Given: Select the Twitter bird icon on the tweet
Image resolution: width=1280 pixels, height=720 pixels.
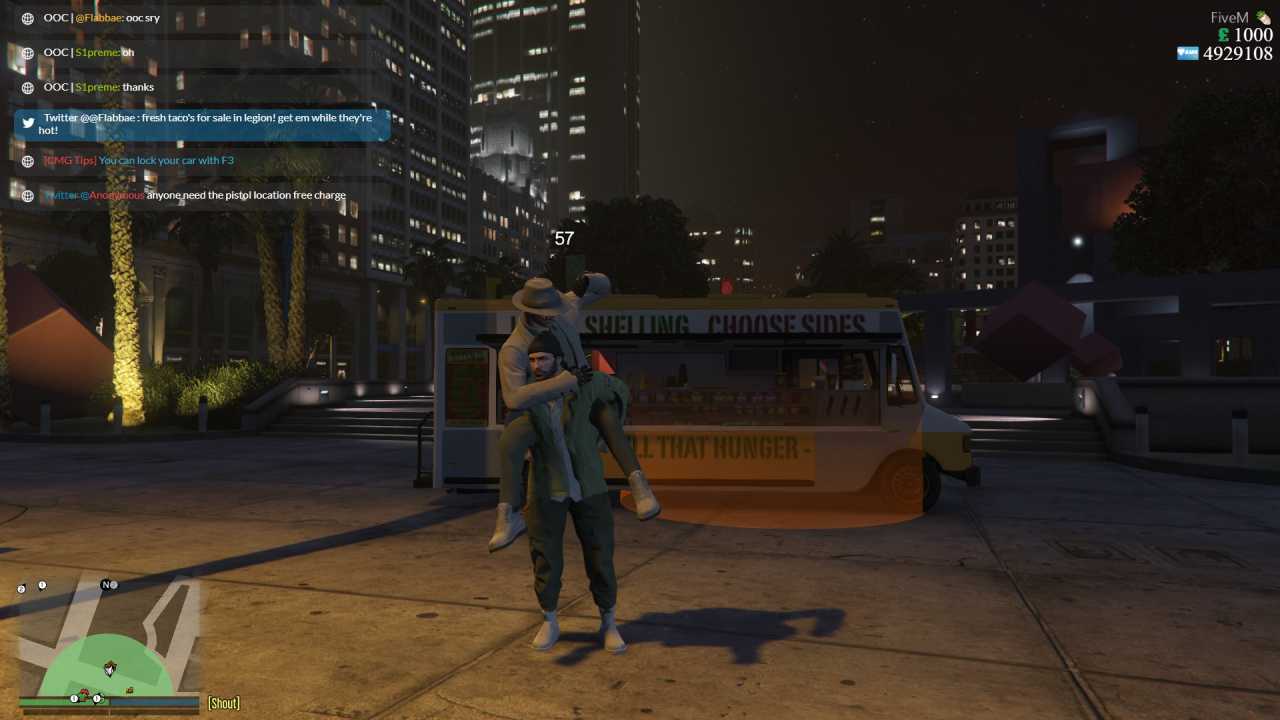Looking at the screenshot, I should tap(27, 123).
